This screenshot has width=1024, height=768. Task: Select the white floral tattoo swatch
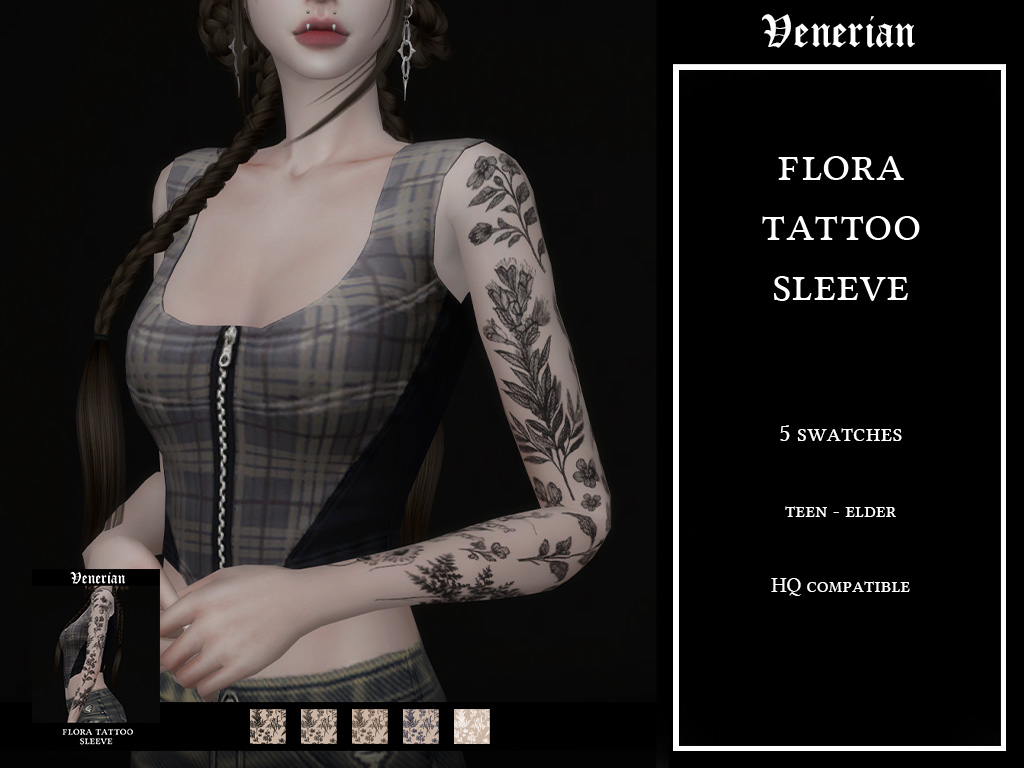click(472, 726)
